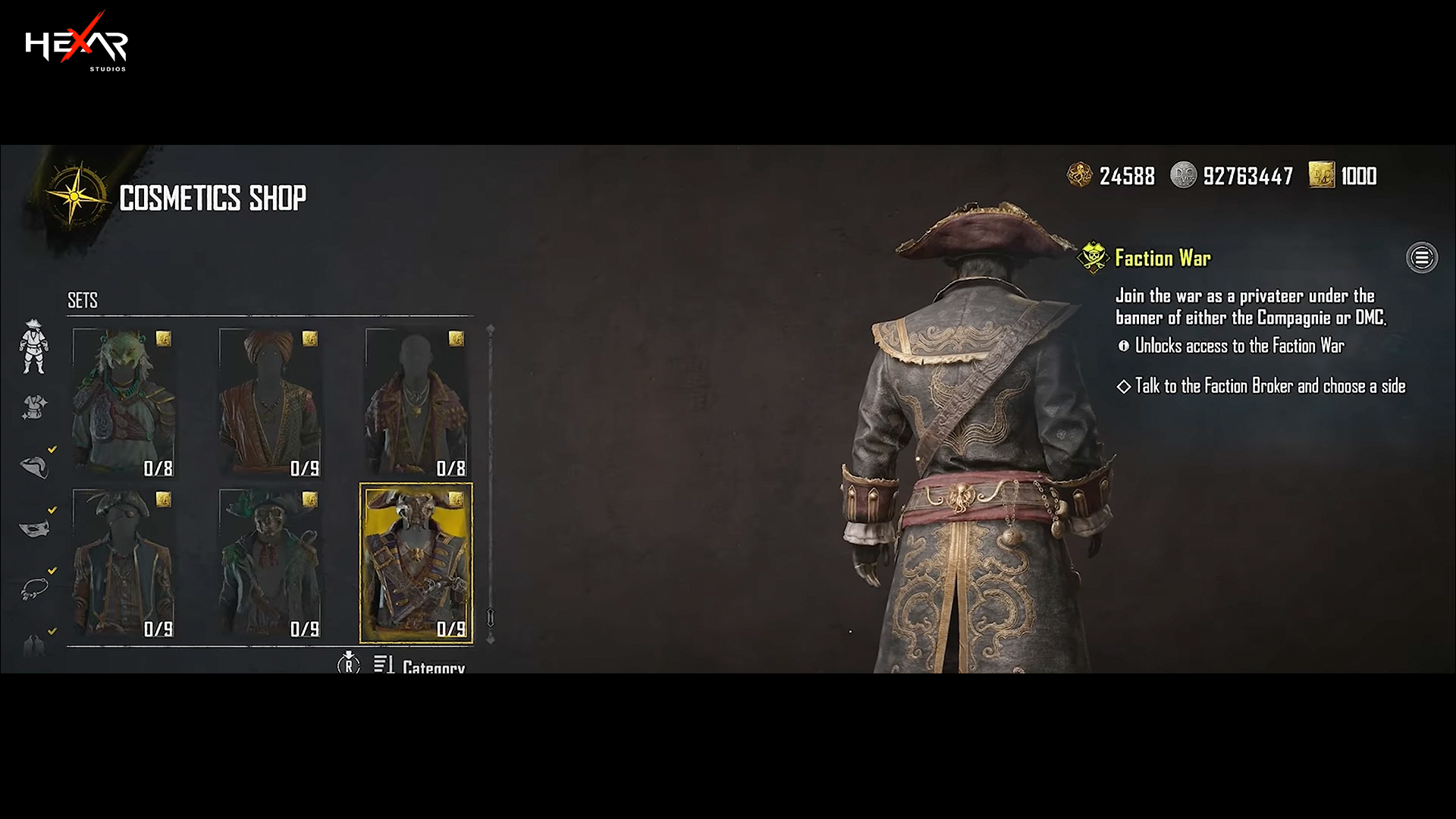The height and width of the screenshot is (819, 1456).
Task: Select the orange turban robe set
Action: [x=271, y=403]
